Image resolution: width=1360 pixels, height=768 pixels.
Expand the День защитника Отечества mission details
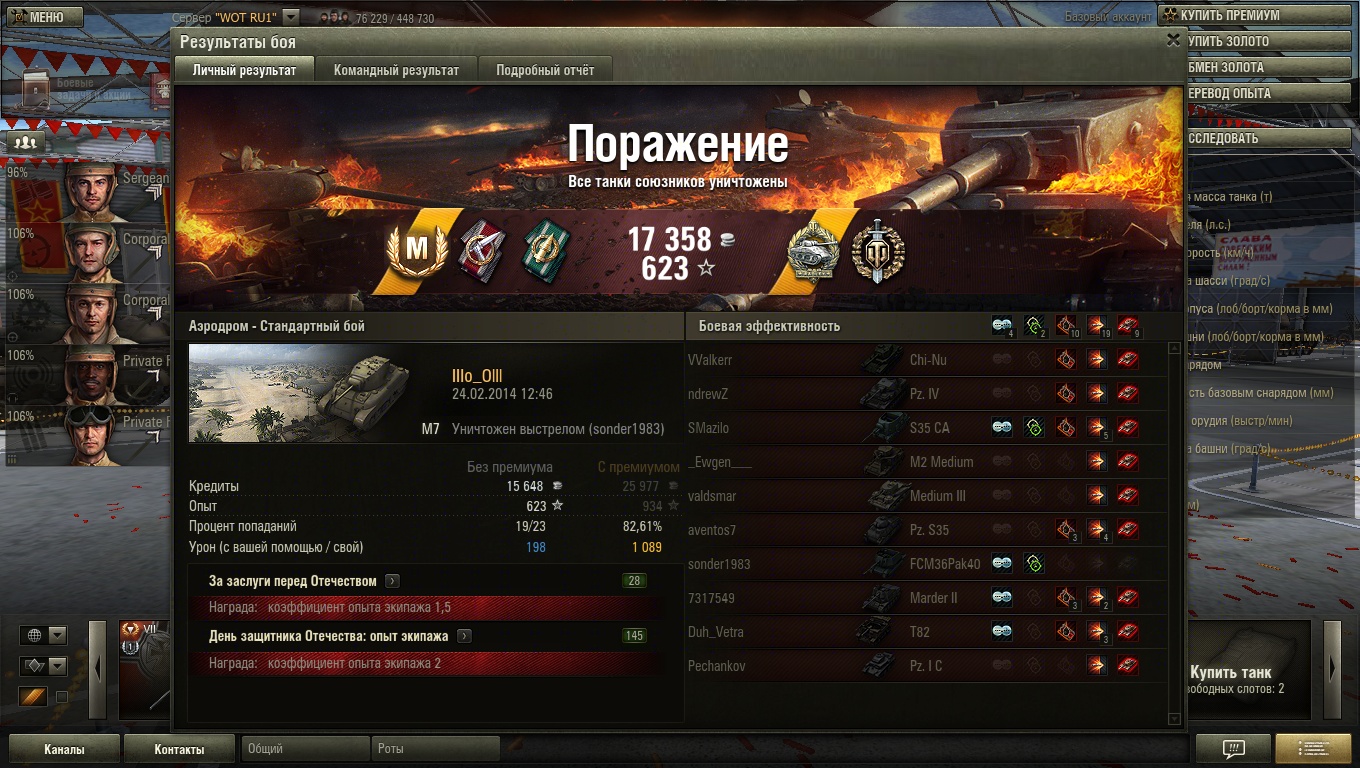[464, 636]
